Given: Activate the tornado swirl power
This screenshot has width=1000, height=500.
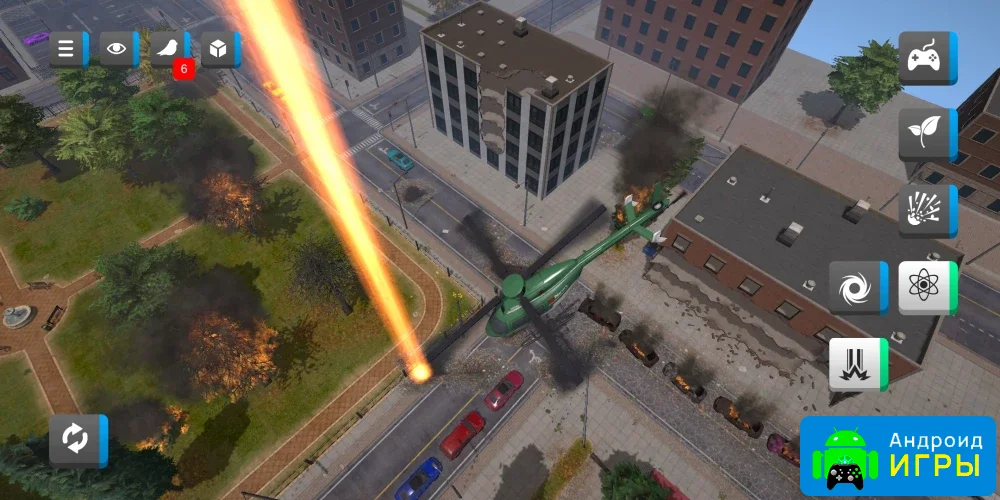Looking at the screenshot, I should coord(856,288).
